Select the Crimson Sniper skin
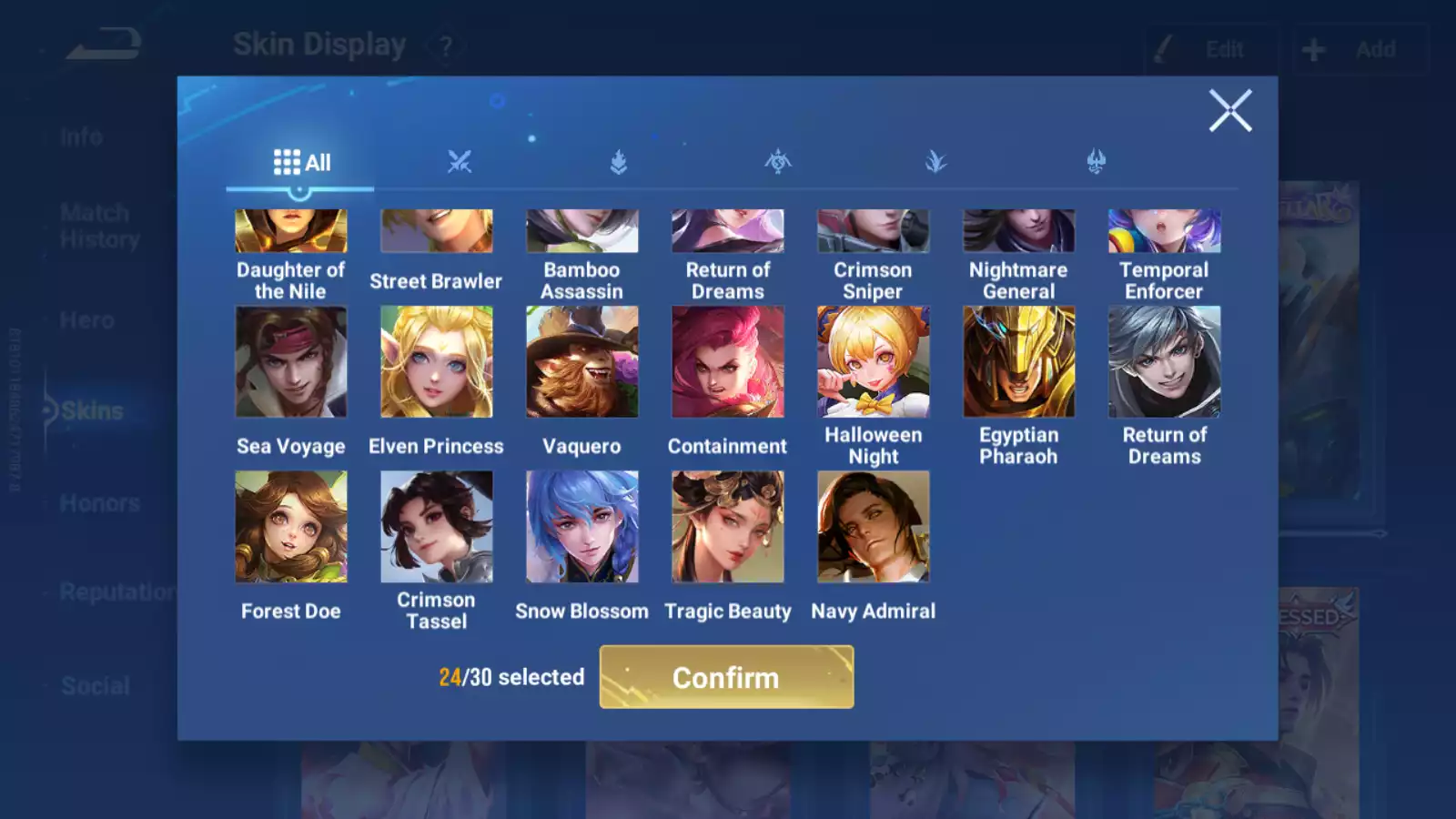 (x=873, y=232)
